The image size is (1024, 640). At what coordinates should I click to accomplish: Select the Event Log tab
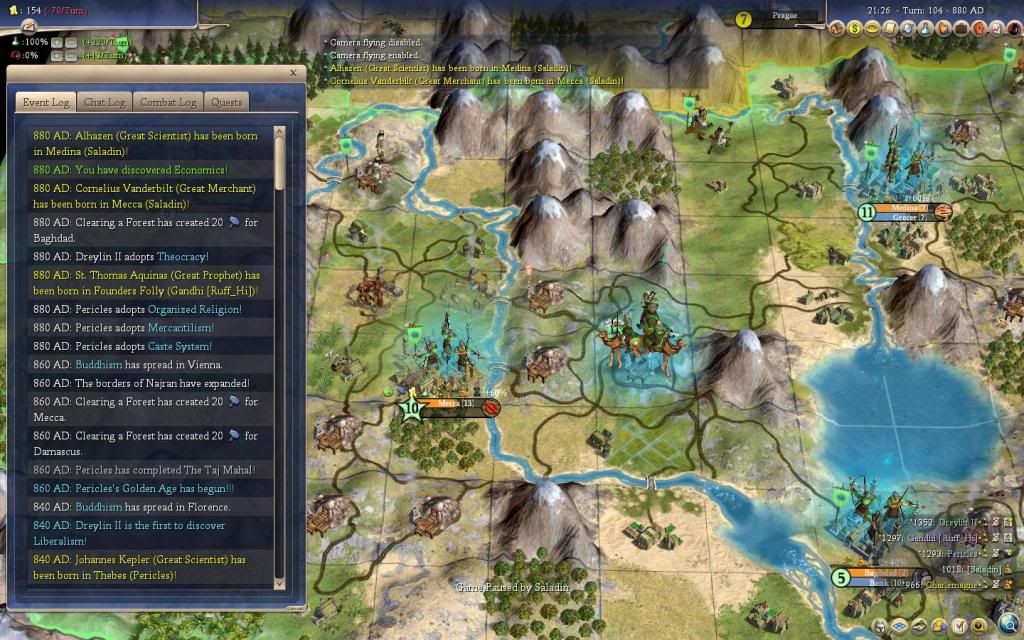coord(46,102)
